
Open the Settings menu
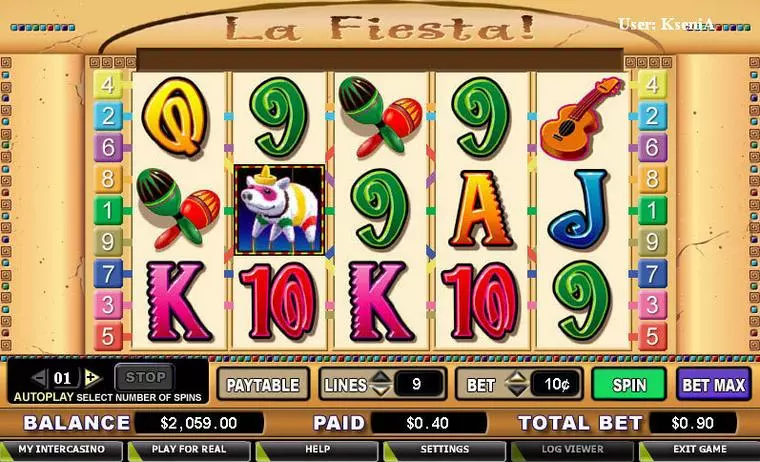444,450
